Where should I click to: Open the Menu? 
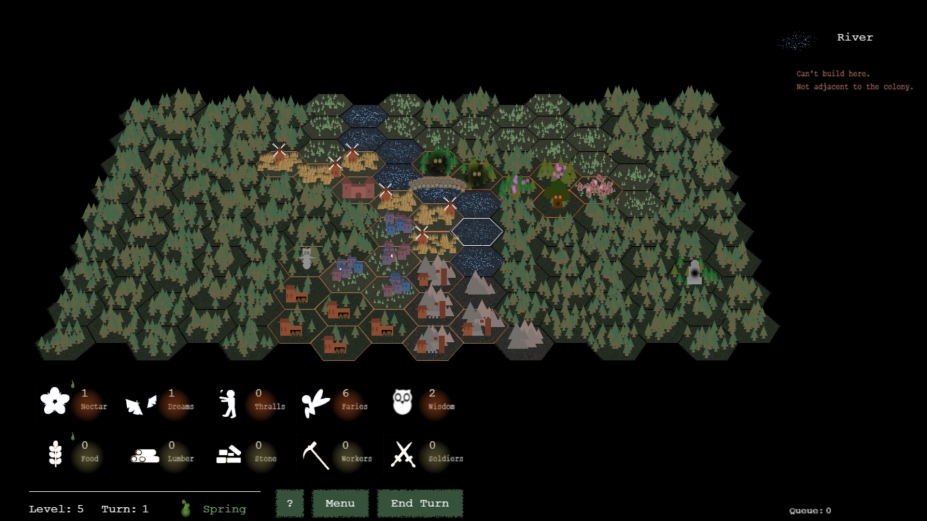click(340, 503)
